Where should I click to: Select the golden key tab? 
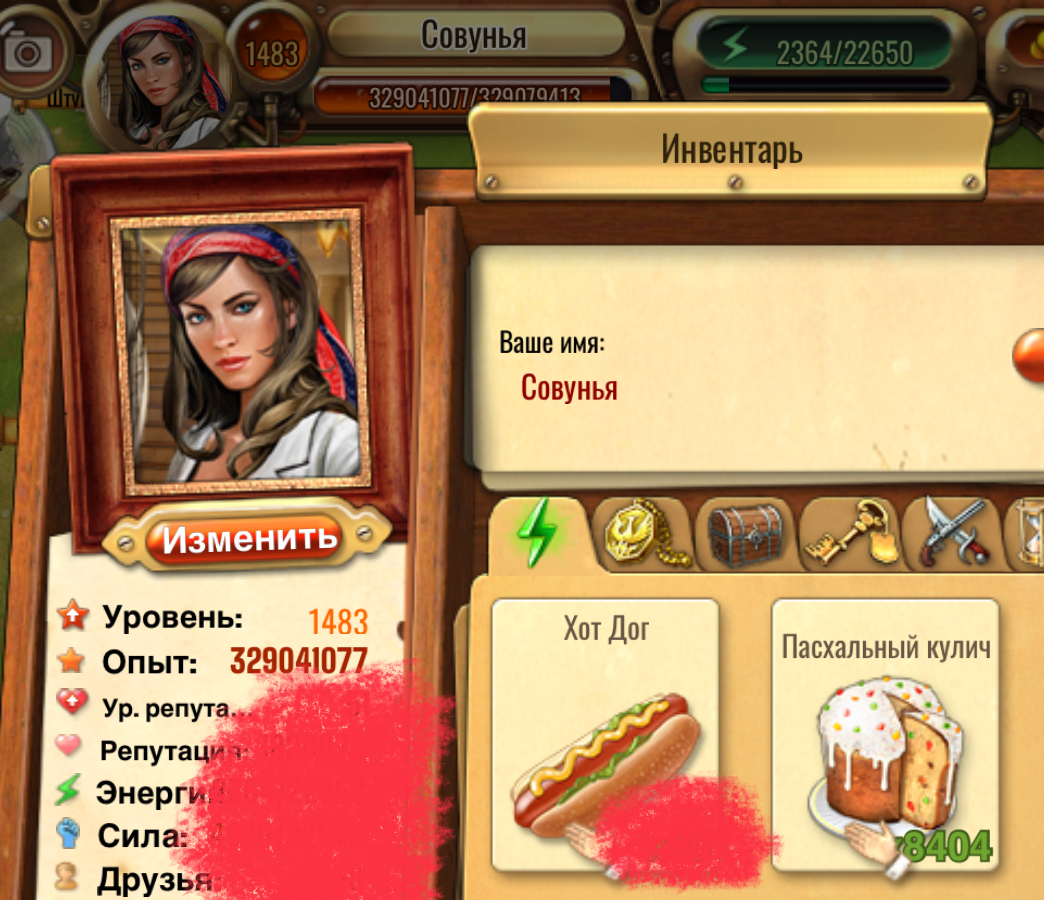tap(850, 534)
